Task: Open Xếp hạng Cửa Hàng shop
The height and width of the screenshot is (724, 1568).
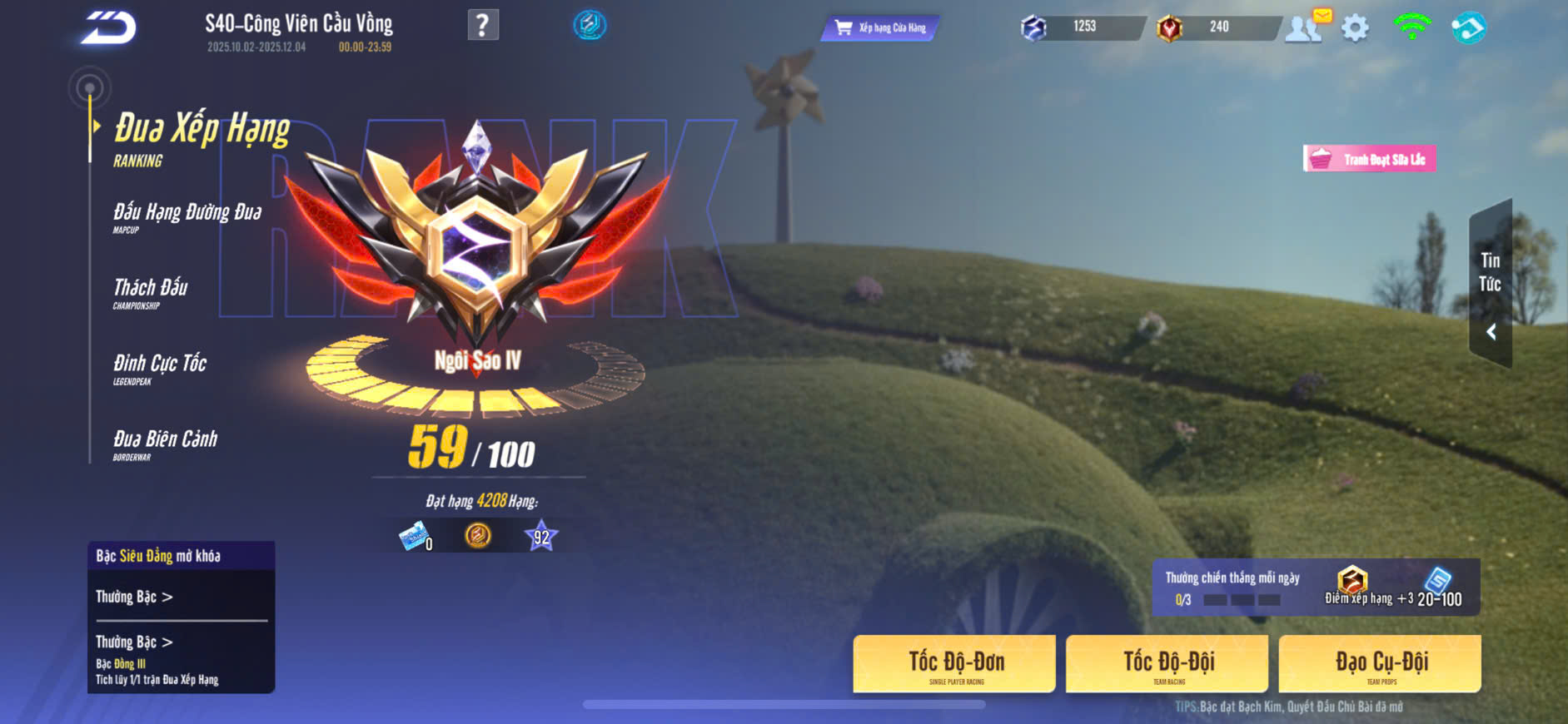Action: pyautogui.click(x=881, y=27)
